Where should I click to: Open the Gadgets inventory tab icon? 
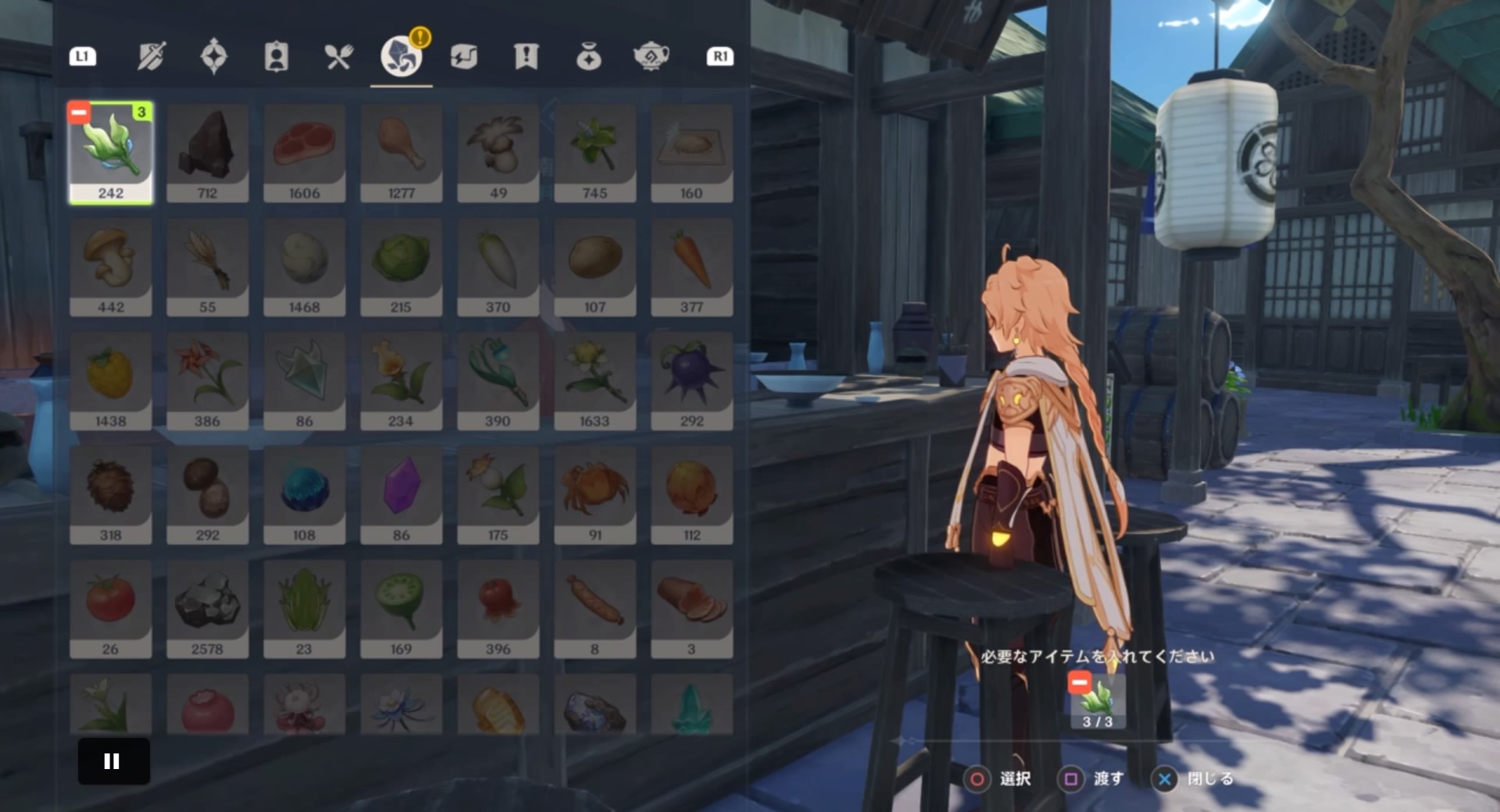[x=463, y=55]
